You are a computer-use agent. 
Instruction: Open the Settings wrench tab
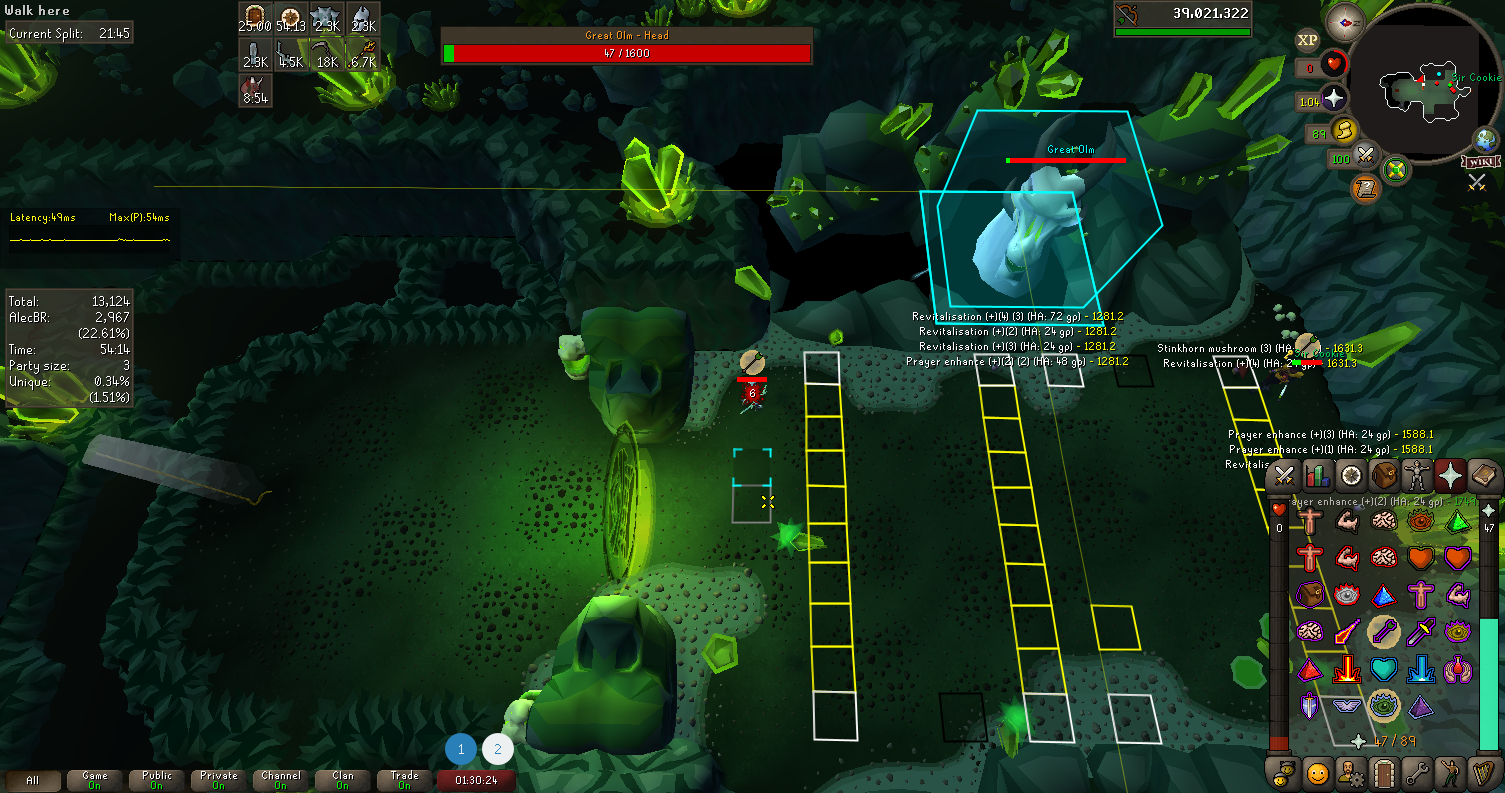pos(1418,772)
